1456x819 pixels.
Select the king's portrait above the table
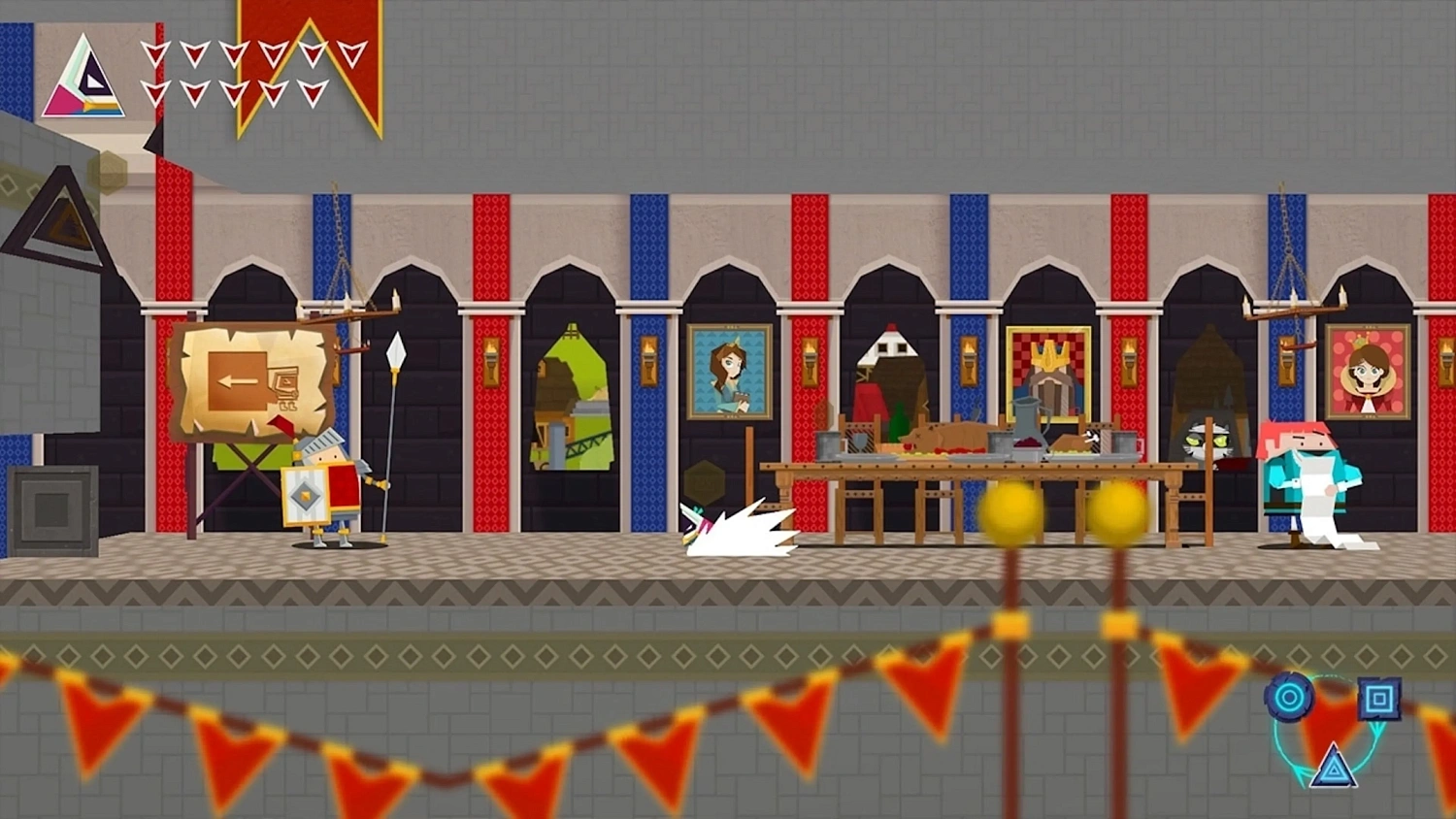(x=1048, y=374)
